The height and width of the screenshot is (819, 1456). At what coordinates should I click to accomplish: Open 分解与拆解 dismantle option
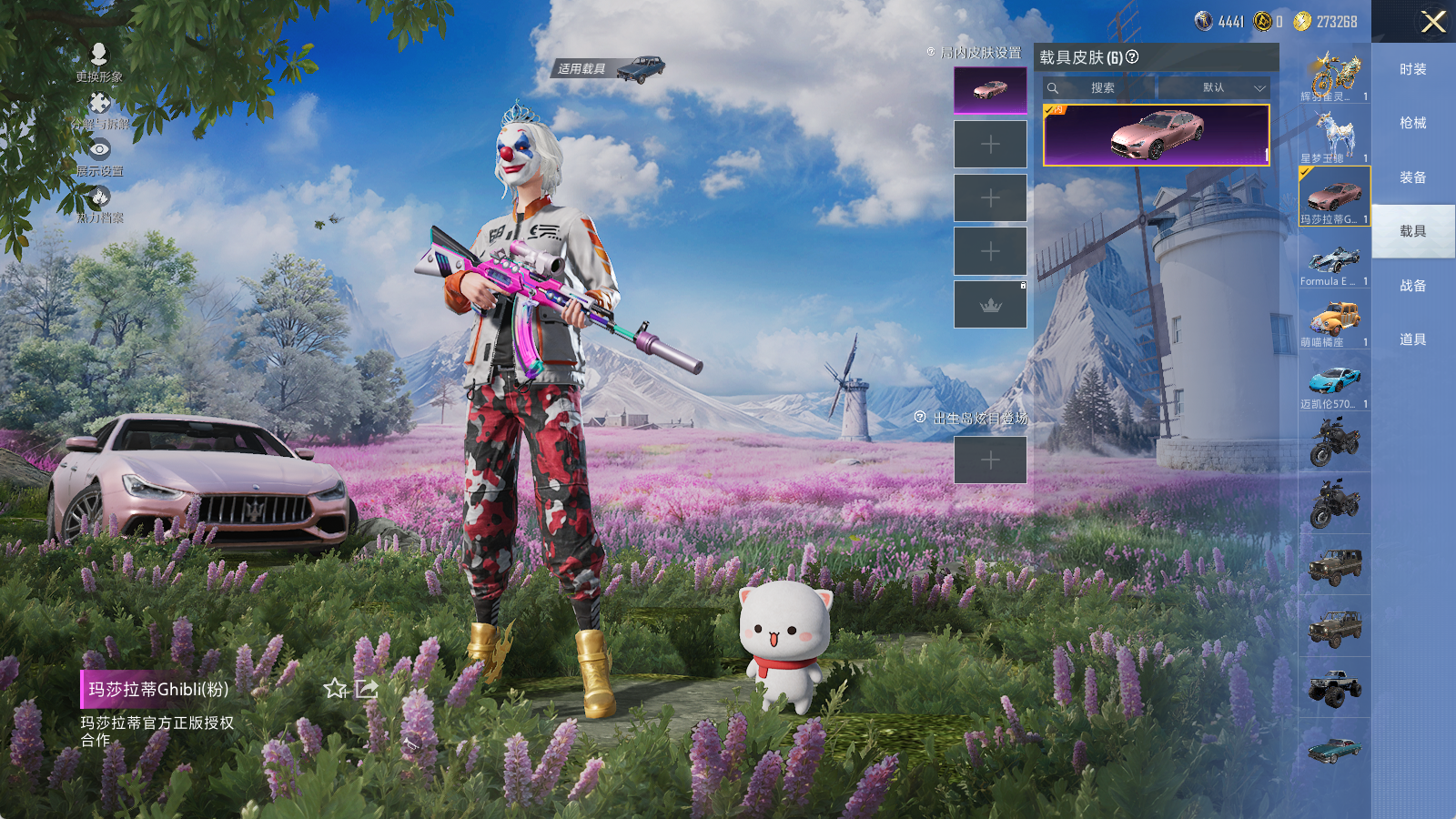coord(100,109)
